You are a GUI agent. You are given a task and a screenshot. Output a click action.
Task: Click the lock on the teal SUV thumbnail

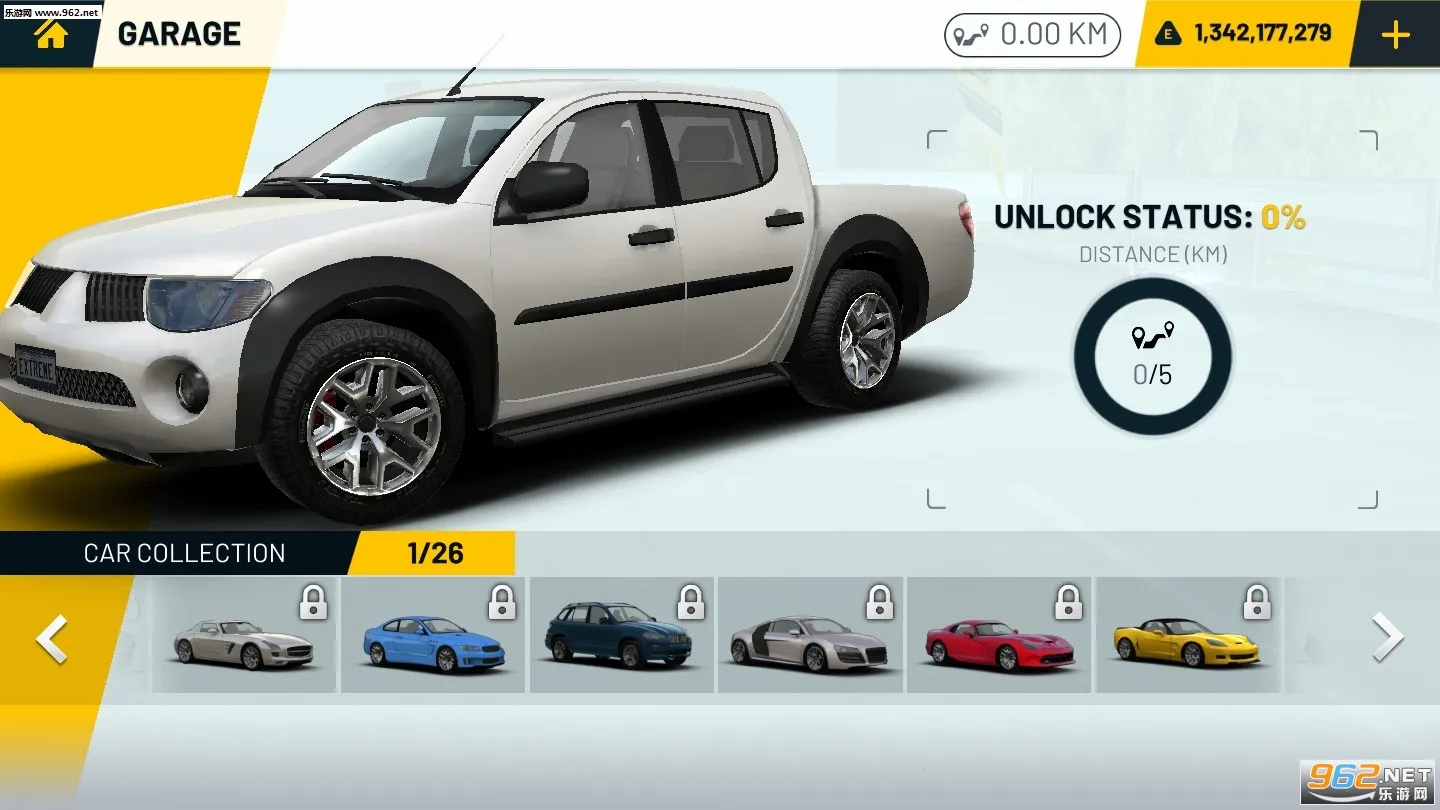tap(692, 601)
